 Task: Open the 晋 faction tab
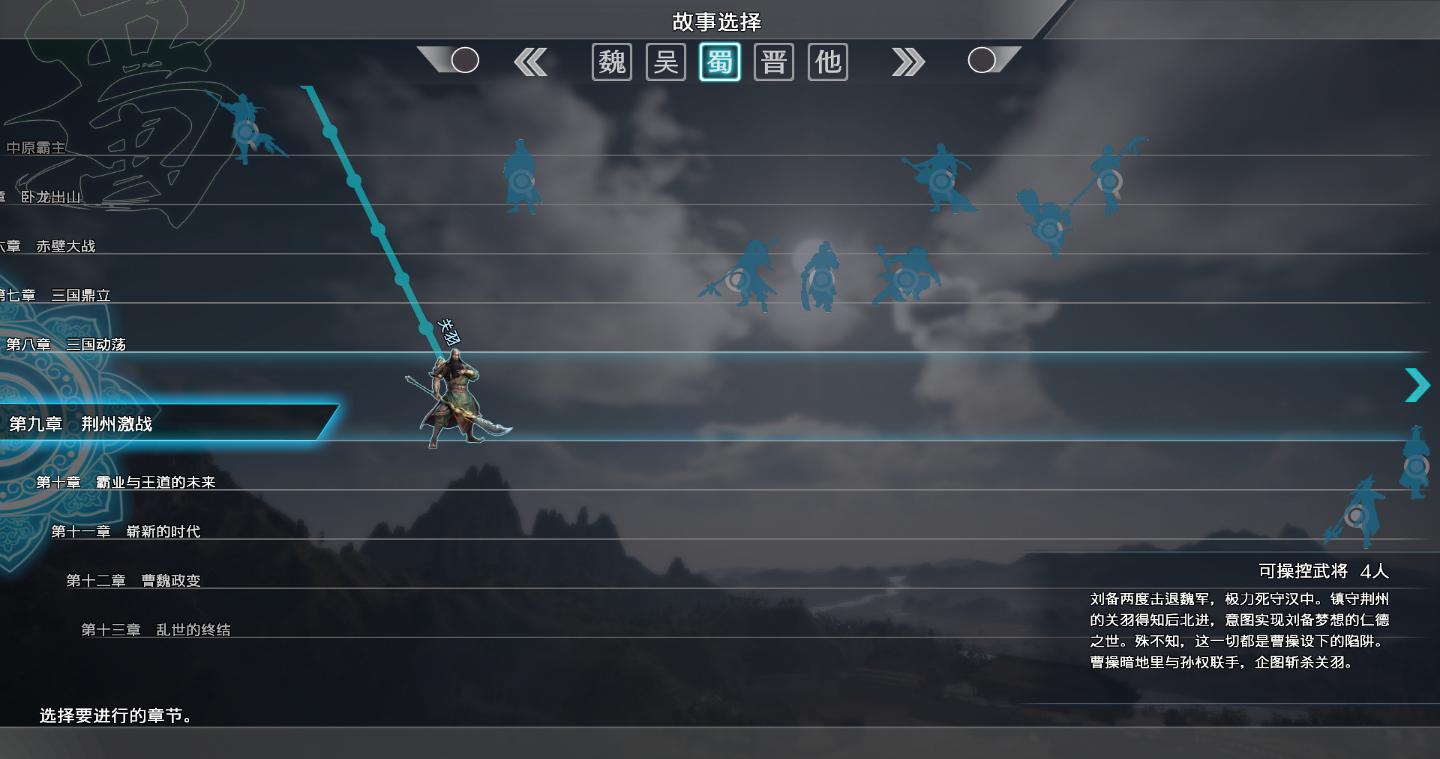click(x=774, y=62)
